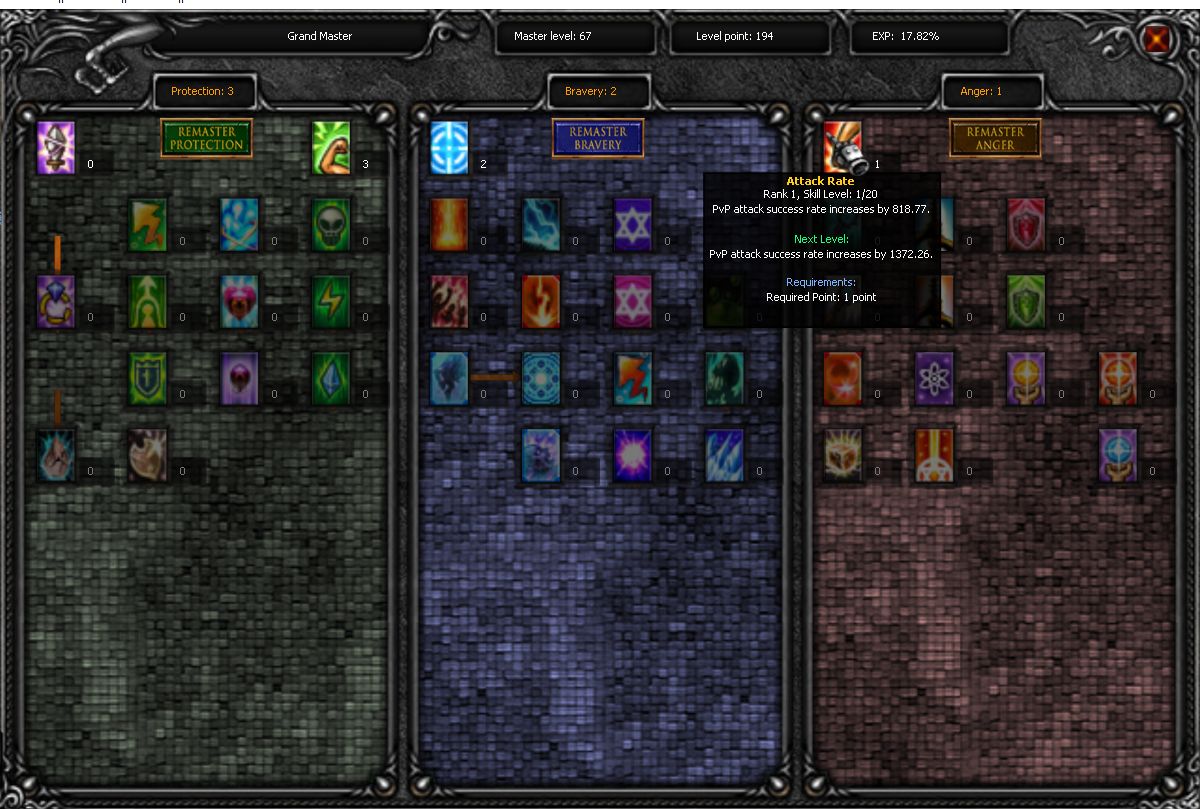Choose the green shield skill in Anger tree
Image resolution: width=1200 pixels, height=809 pixels.
coord(1026,302)
